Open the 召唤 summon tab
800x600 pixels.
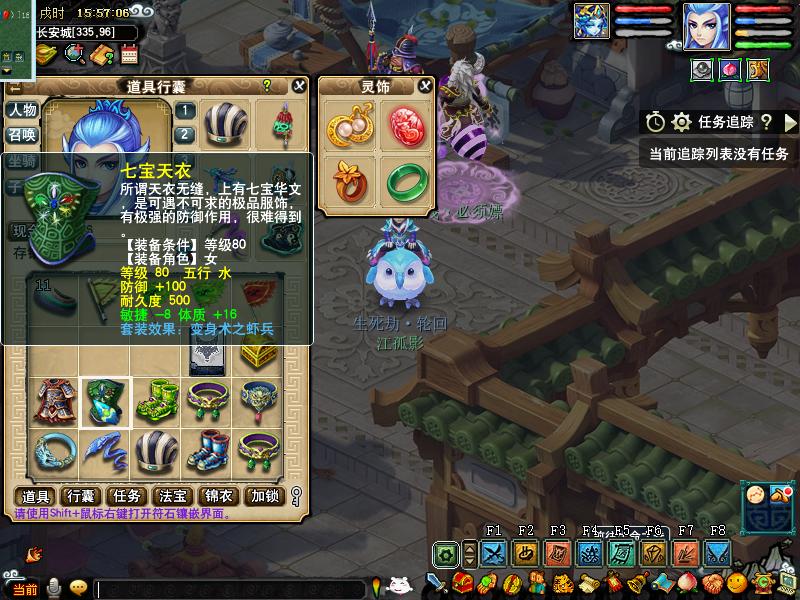[22, 135]
